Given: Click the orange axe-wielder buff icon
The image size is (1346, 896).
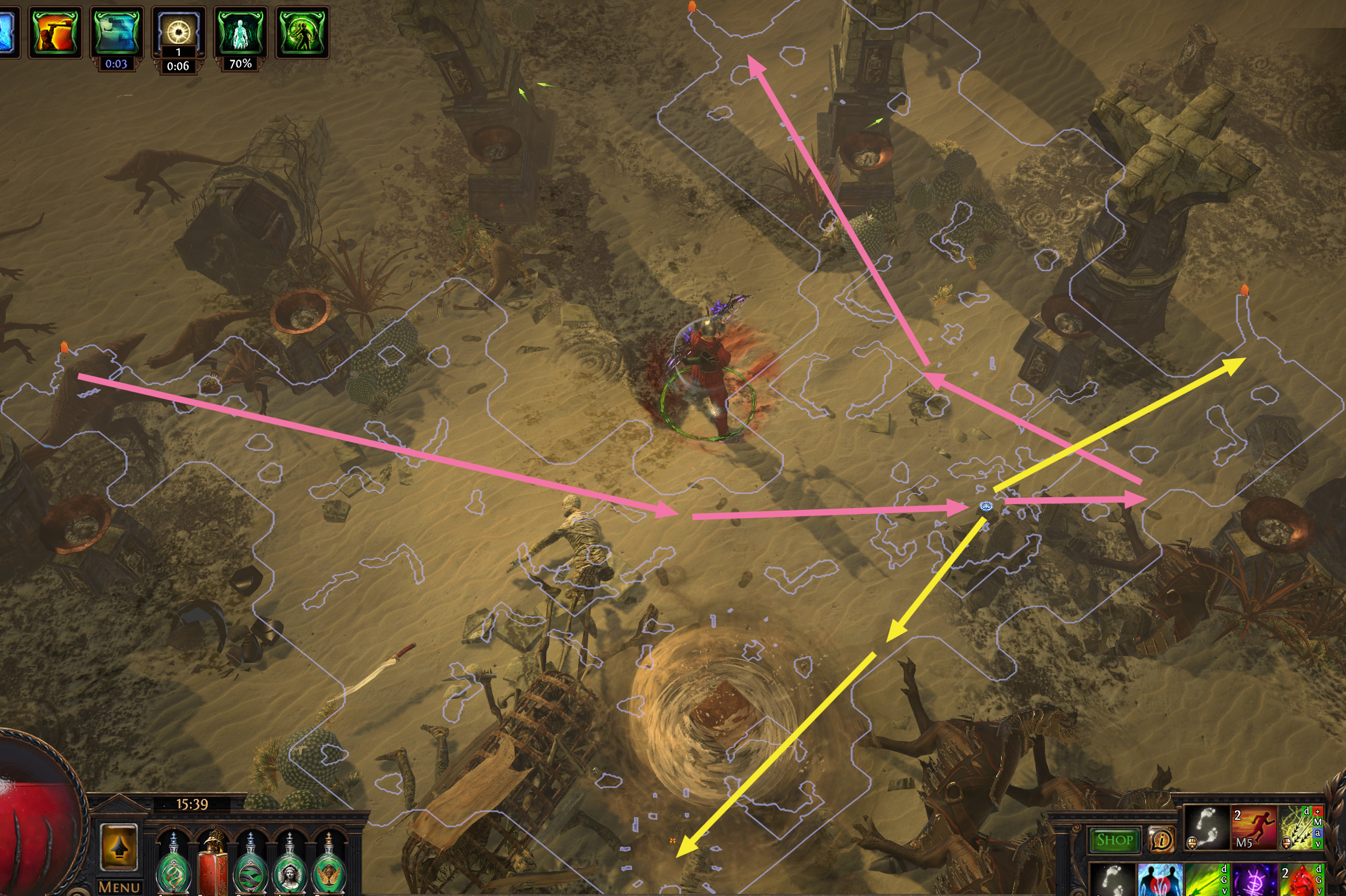Looking at the screenshot, I should [55, 32].
